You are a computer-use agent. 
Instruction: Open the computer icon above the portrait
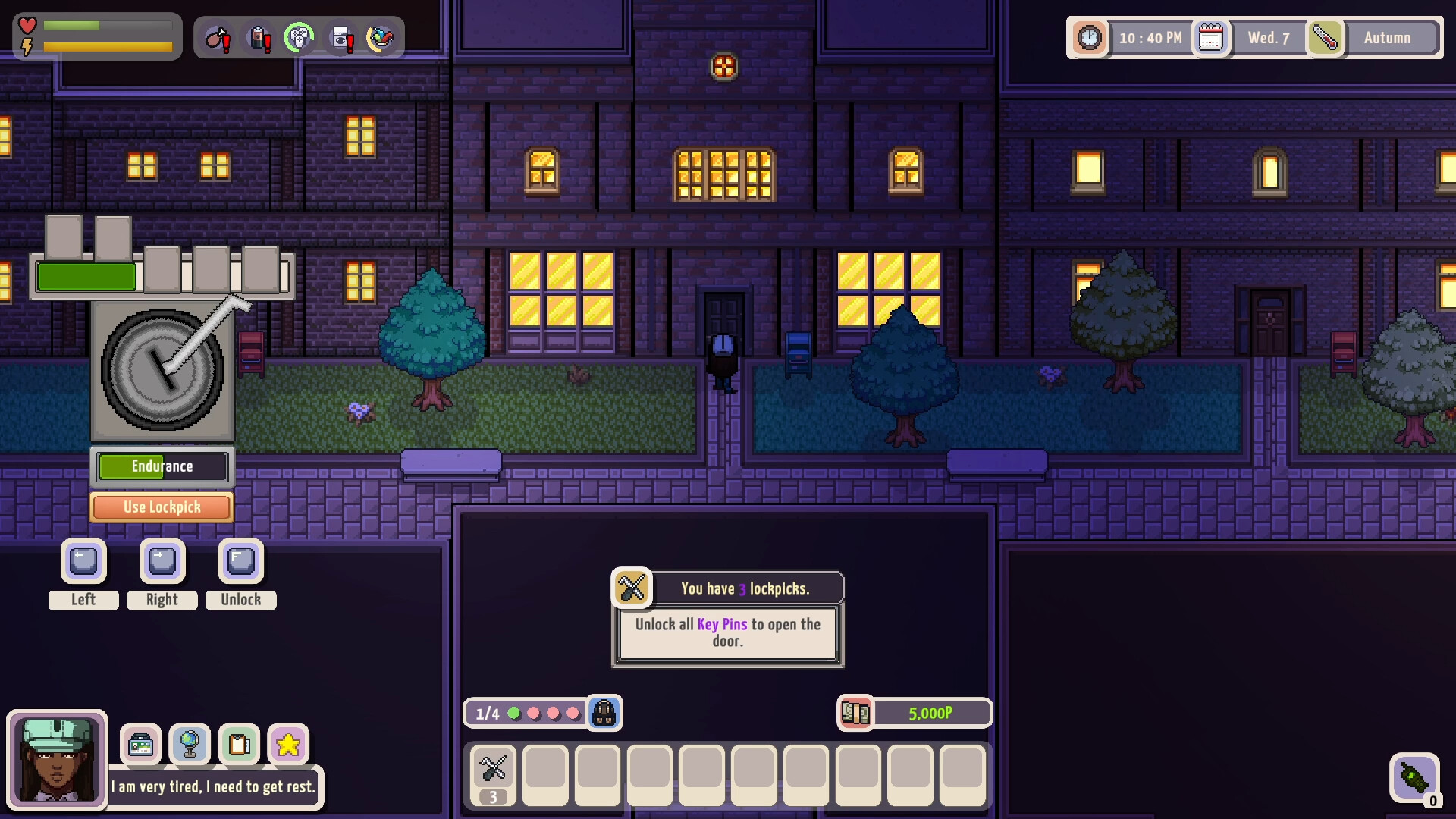click(x=141, y=745)
